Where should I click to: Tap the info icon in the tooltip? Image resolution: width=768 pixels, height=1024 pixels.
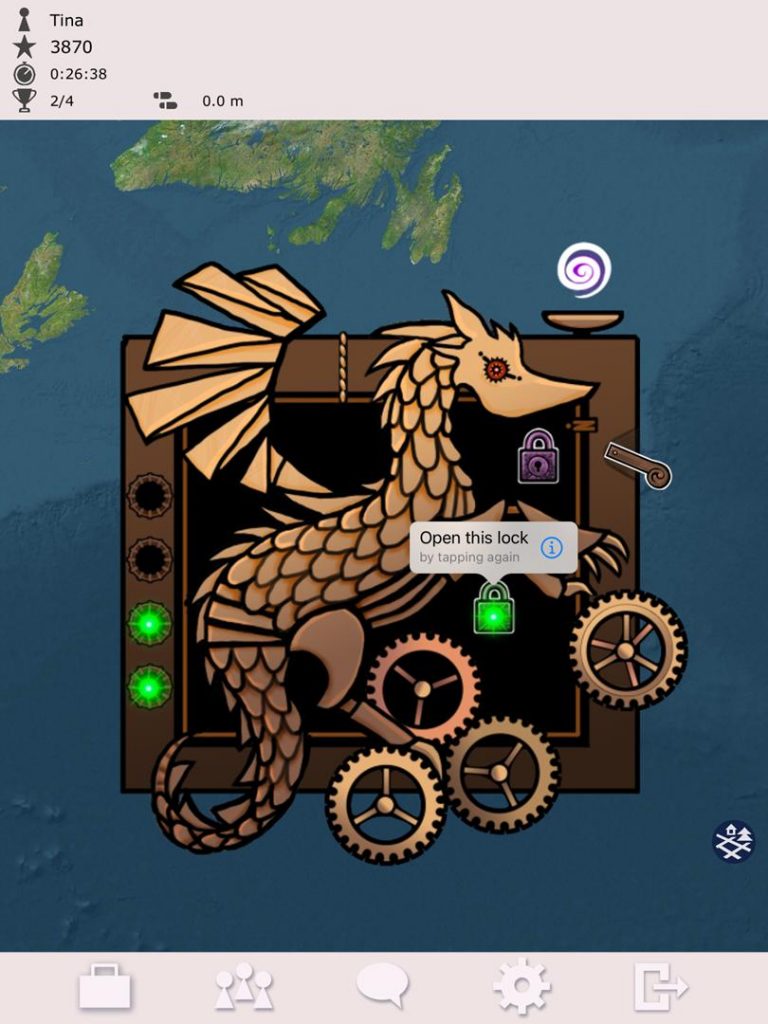(552, 547)
